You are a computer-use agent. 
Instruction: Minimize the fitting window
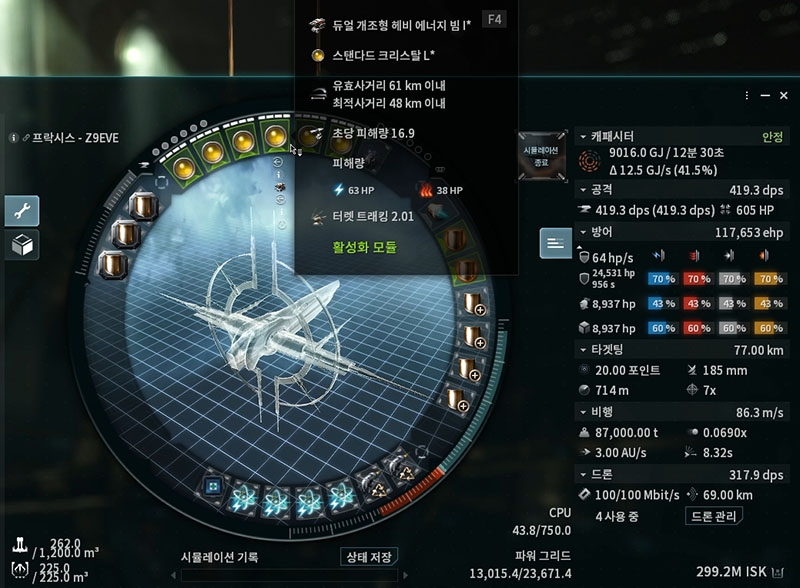pos(765,95)
